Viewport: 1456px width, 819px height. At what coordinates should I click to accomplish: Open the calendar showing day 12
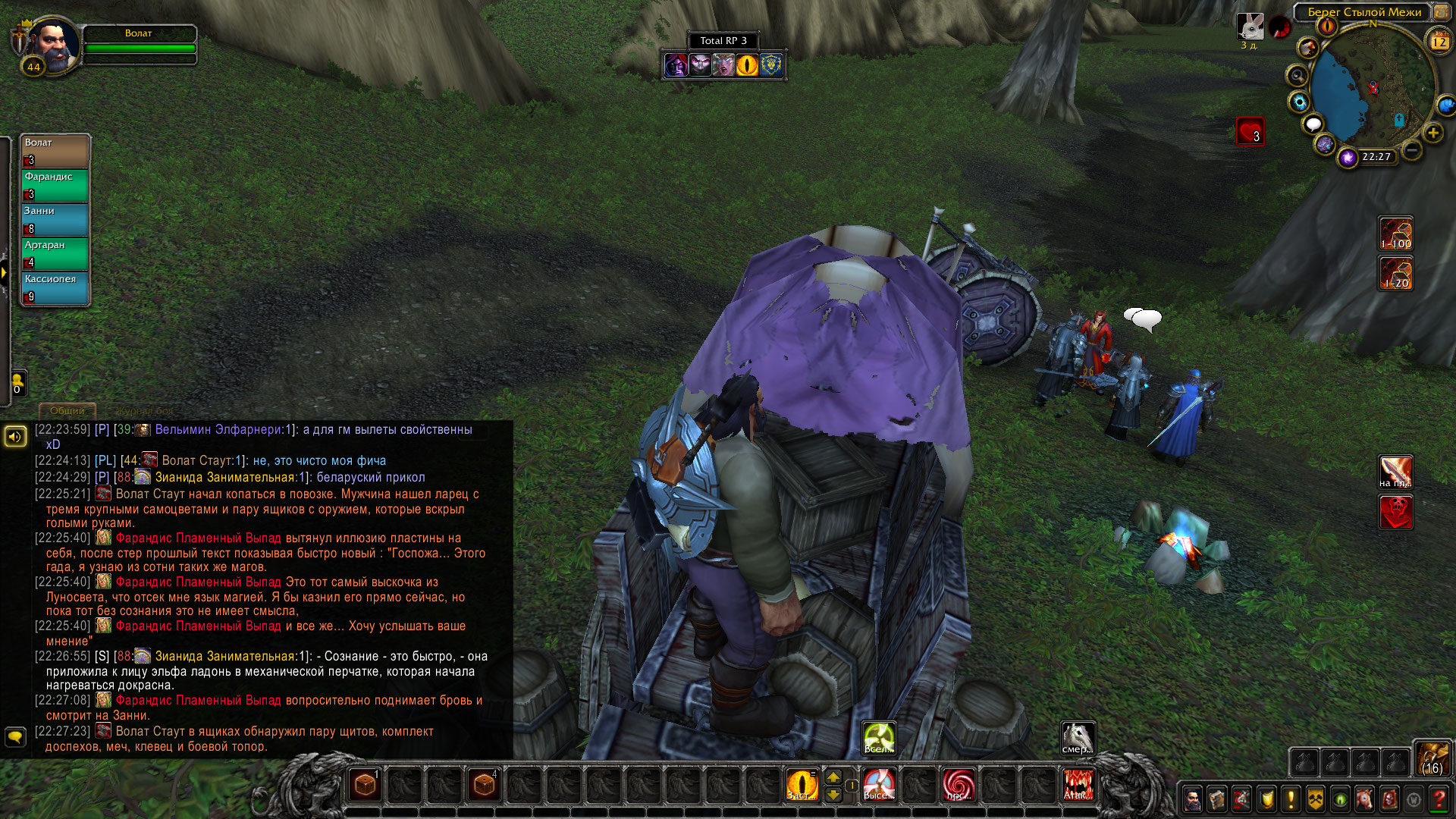tap(1439, 42)
